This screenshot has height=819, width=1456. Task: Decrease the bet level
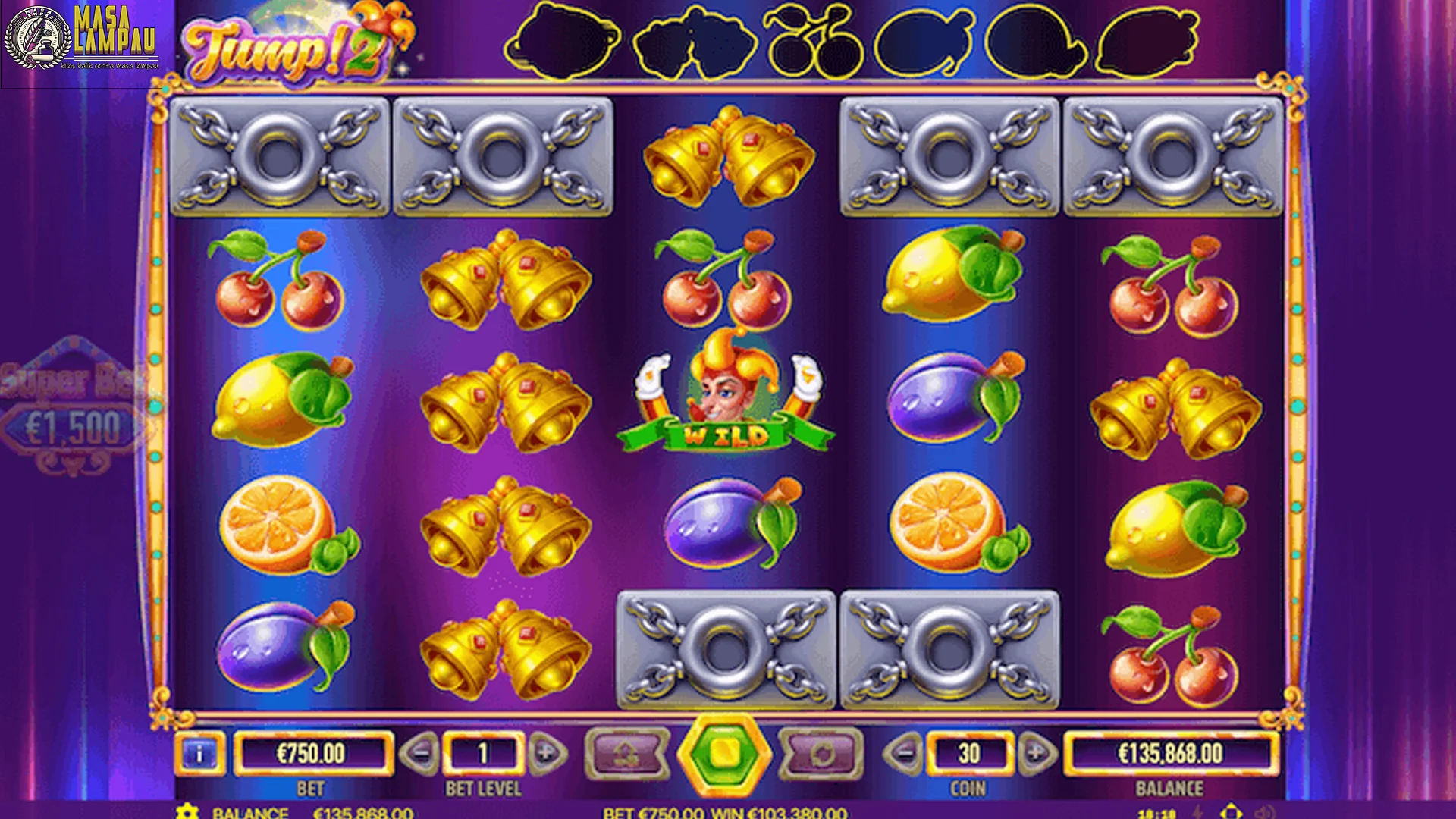[x=419, y=753]
